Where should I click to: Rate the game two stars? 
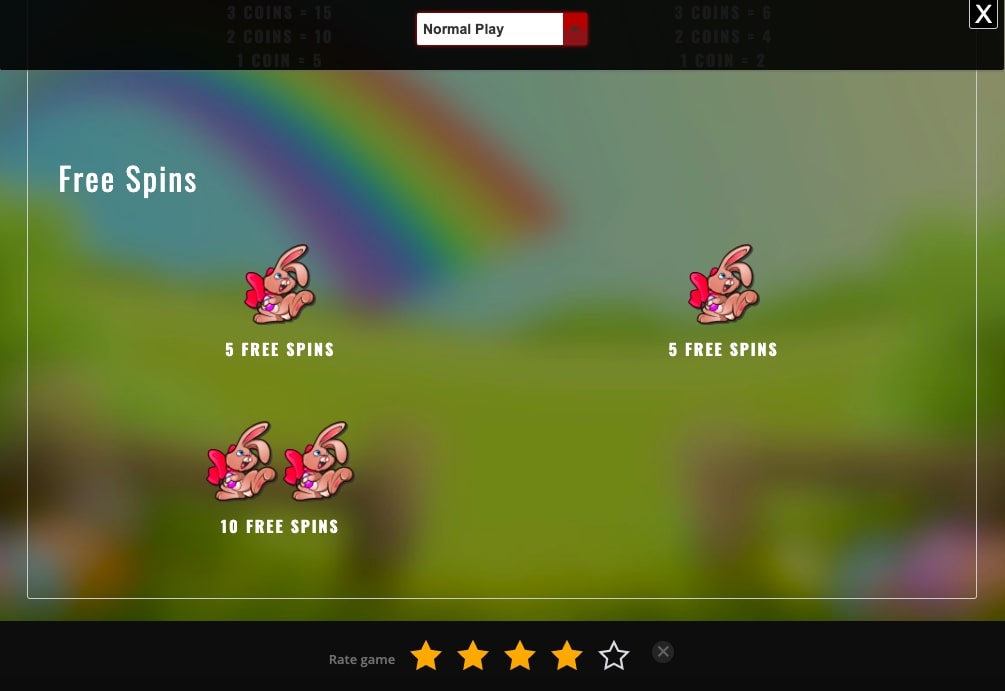[x=473, y=656]
